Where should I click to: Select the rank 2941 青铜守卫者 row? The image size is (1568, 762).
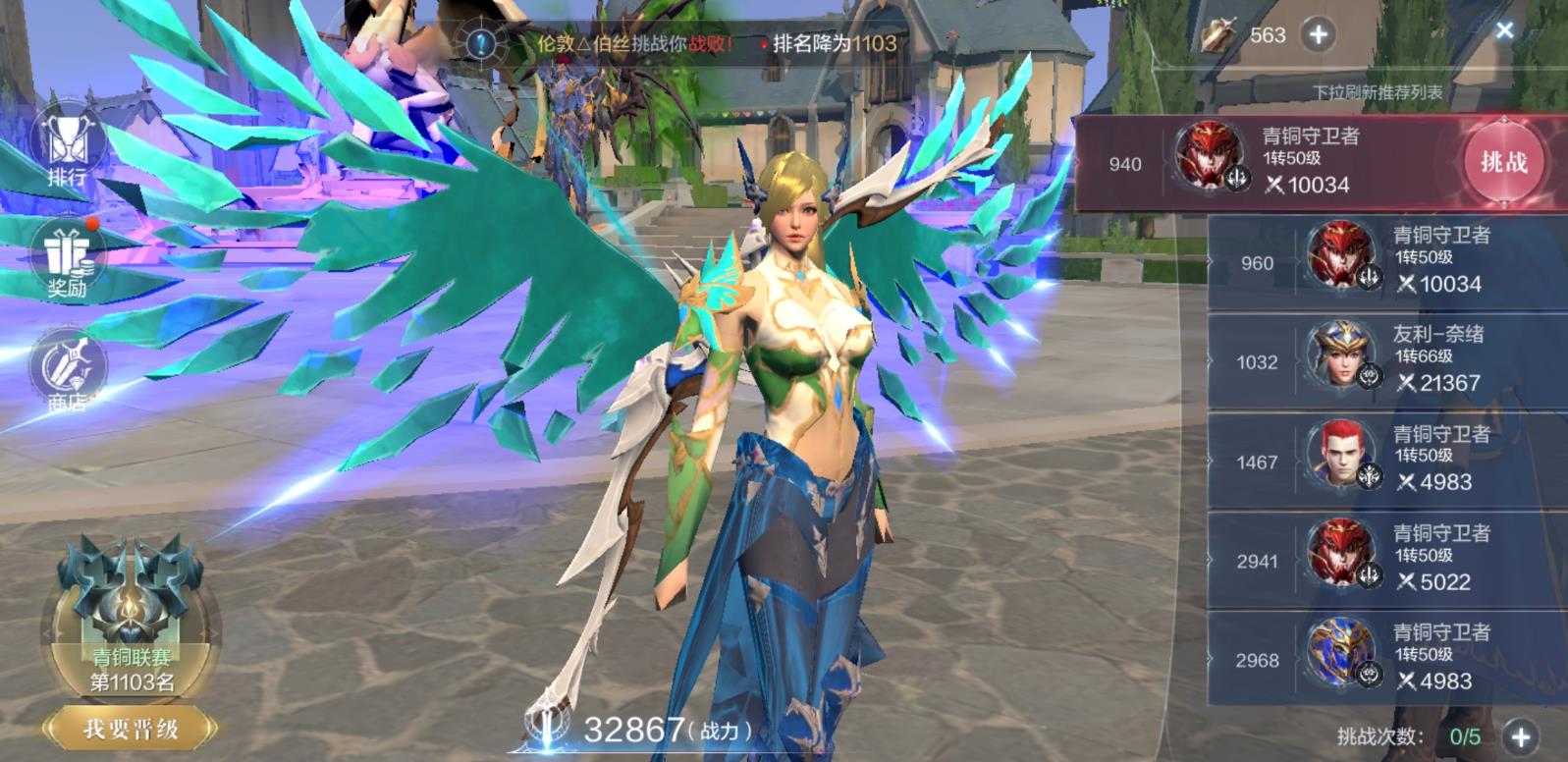coord(1386,560)
